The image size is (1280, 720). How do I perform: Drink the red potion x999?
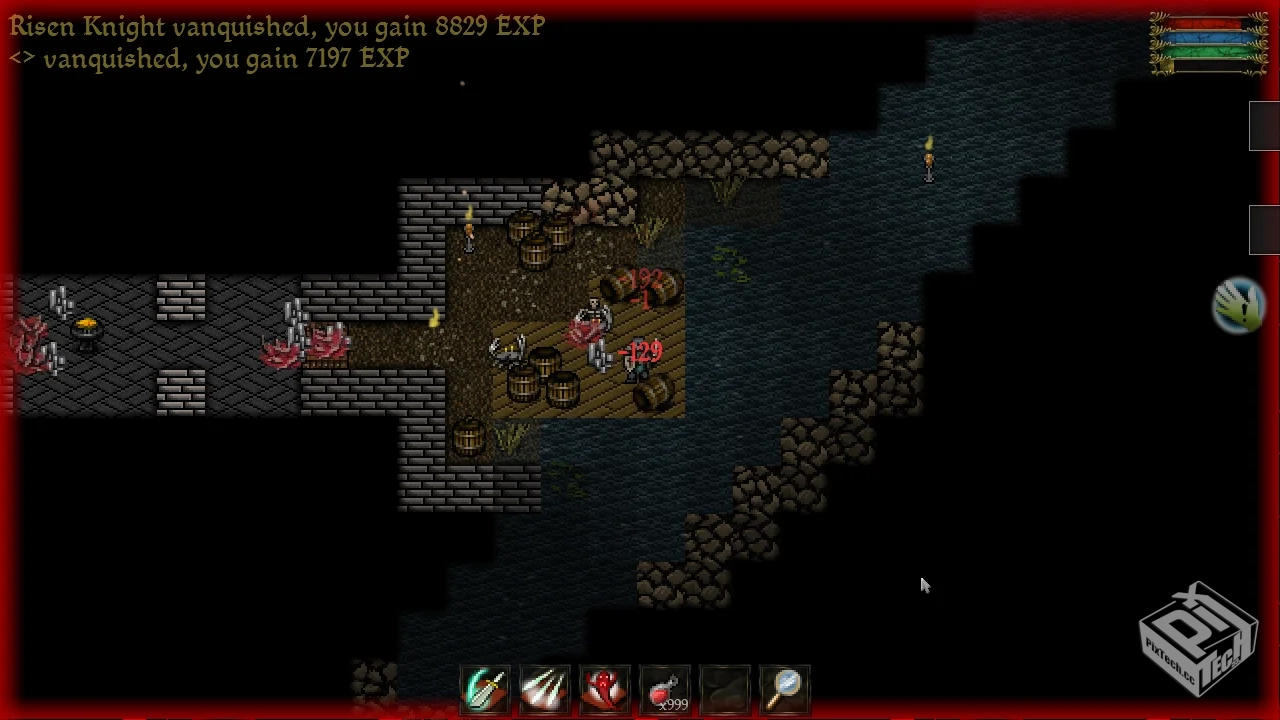[665, 690]
